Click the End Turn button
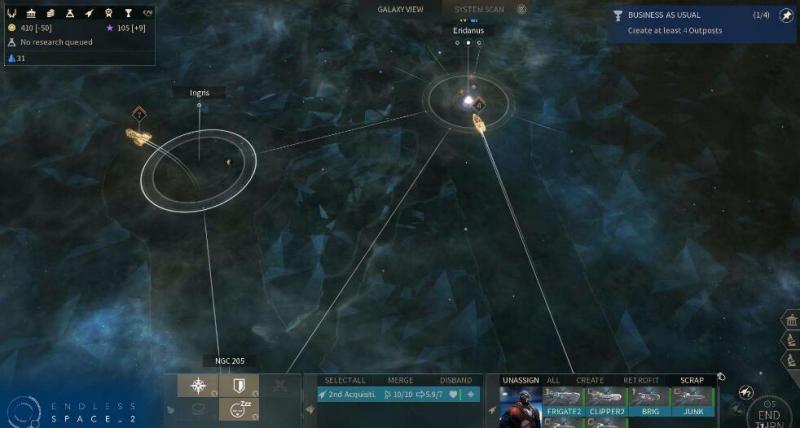This screenshot has width=800, height=428. coord(769,410)
